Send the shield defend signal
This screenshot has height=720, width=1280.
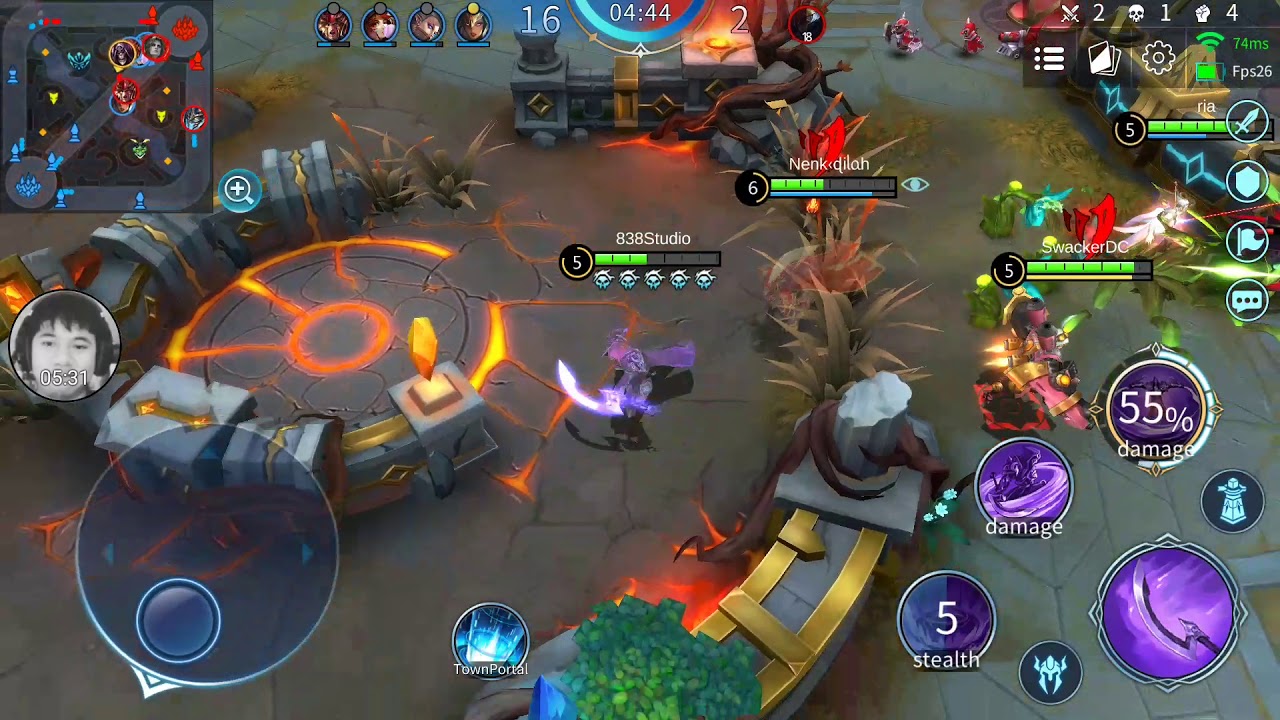click(x=1248, y=183)
